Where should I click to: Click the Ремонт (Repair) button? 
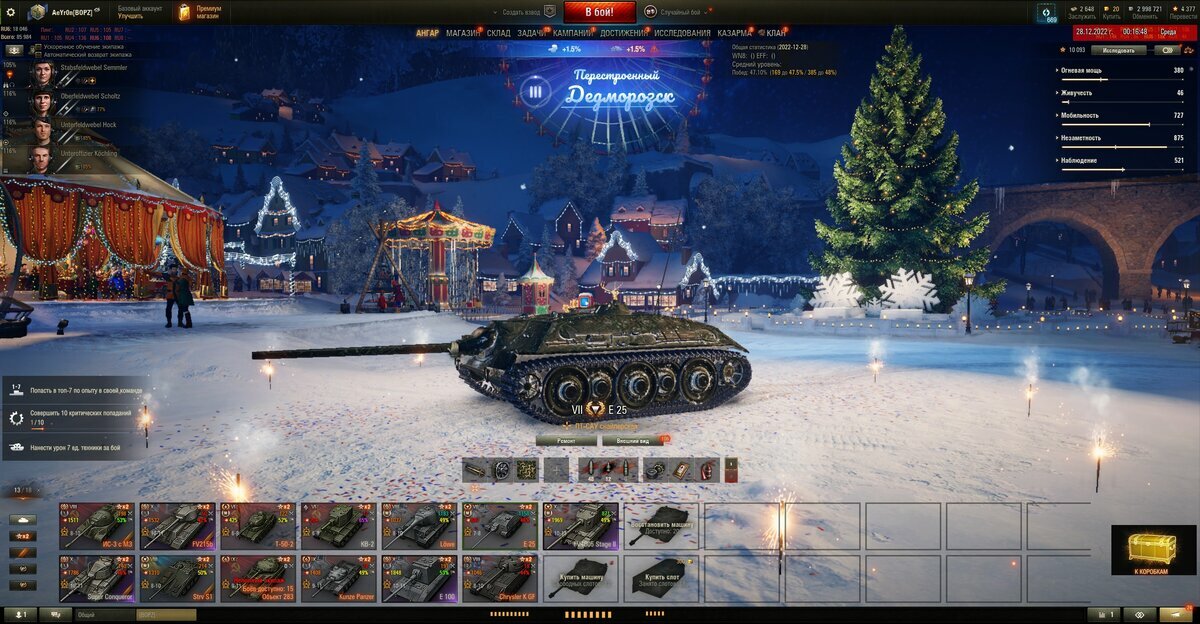point(566,440)
